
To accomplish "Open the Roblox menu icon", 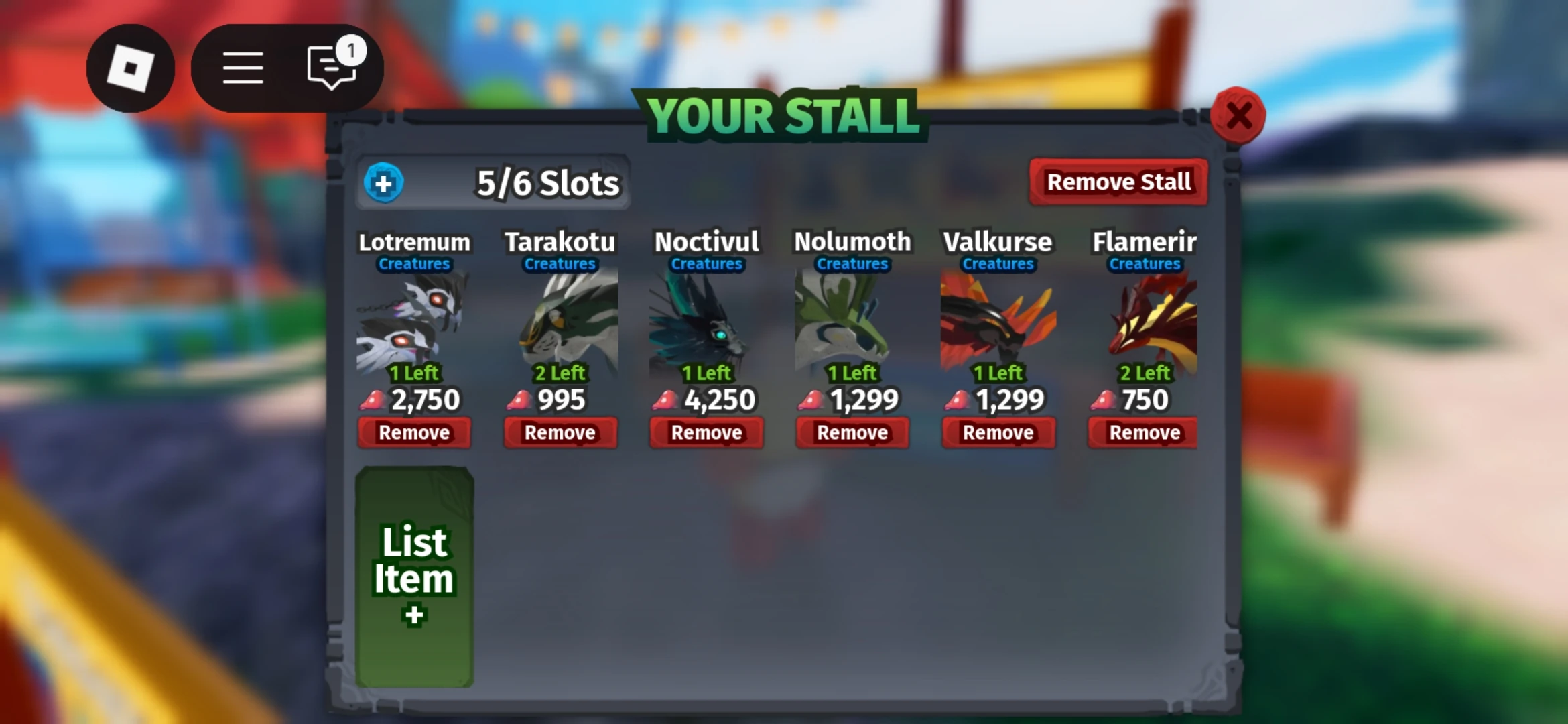I will click(x=131, y=67).
